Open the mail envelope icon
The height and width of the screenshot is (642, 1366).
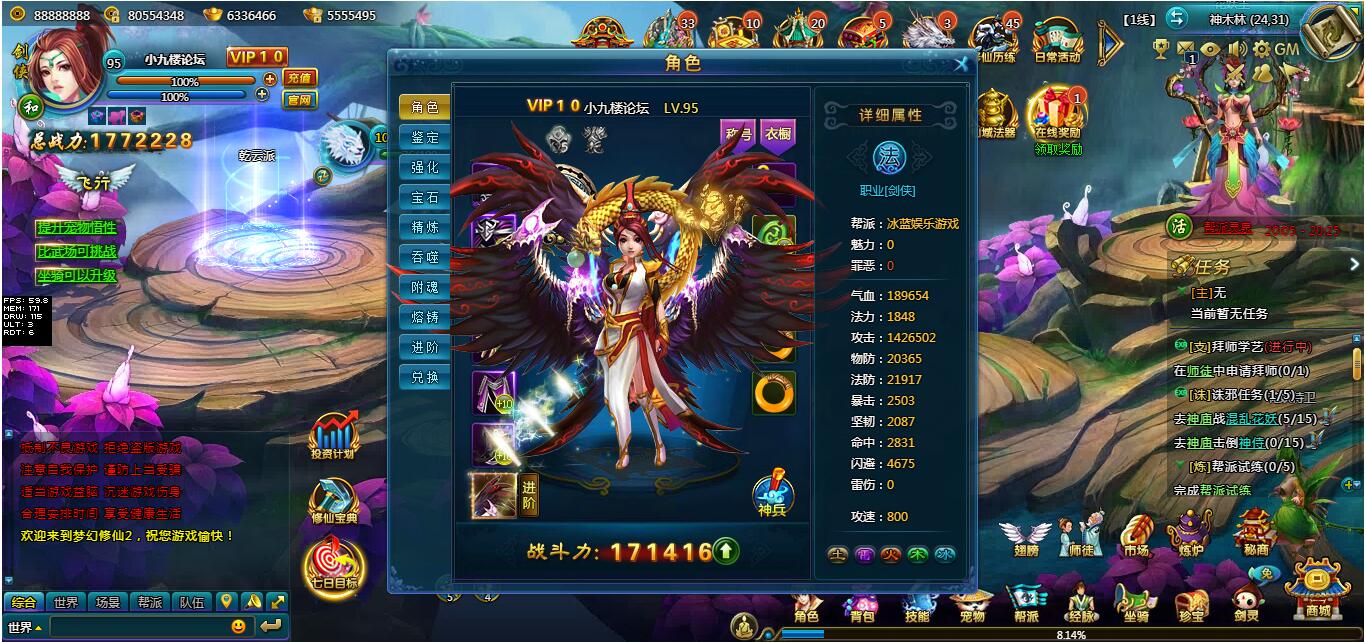[x=1186, y=49]
